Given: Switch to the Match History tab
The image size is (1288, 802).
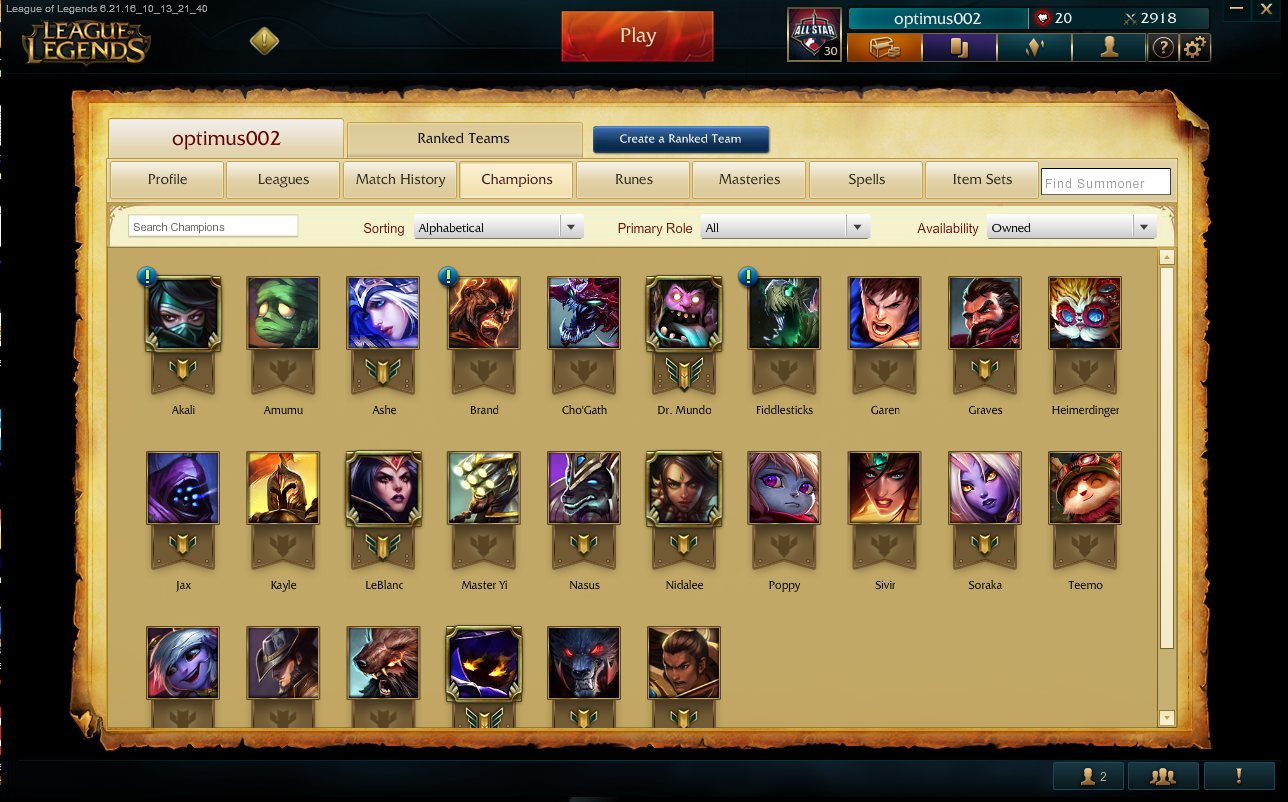Looking at the screenshot, I should pos(400,180).
